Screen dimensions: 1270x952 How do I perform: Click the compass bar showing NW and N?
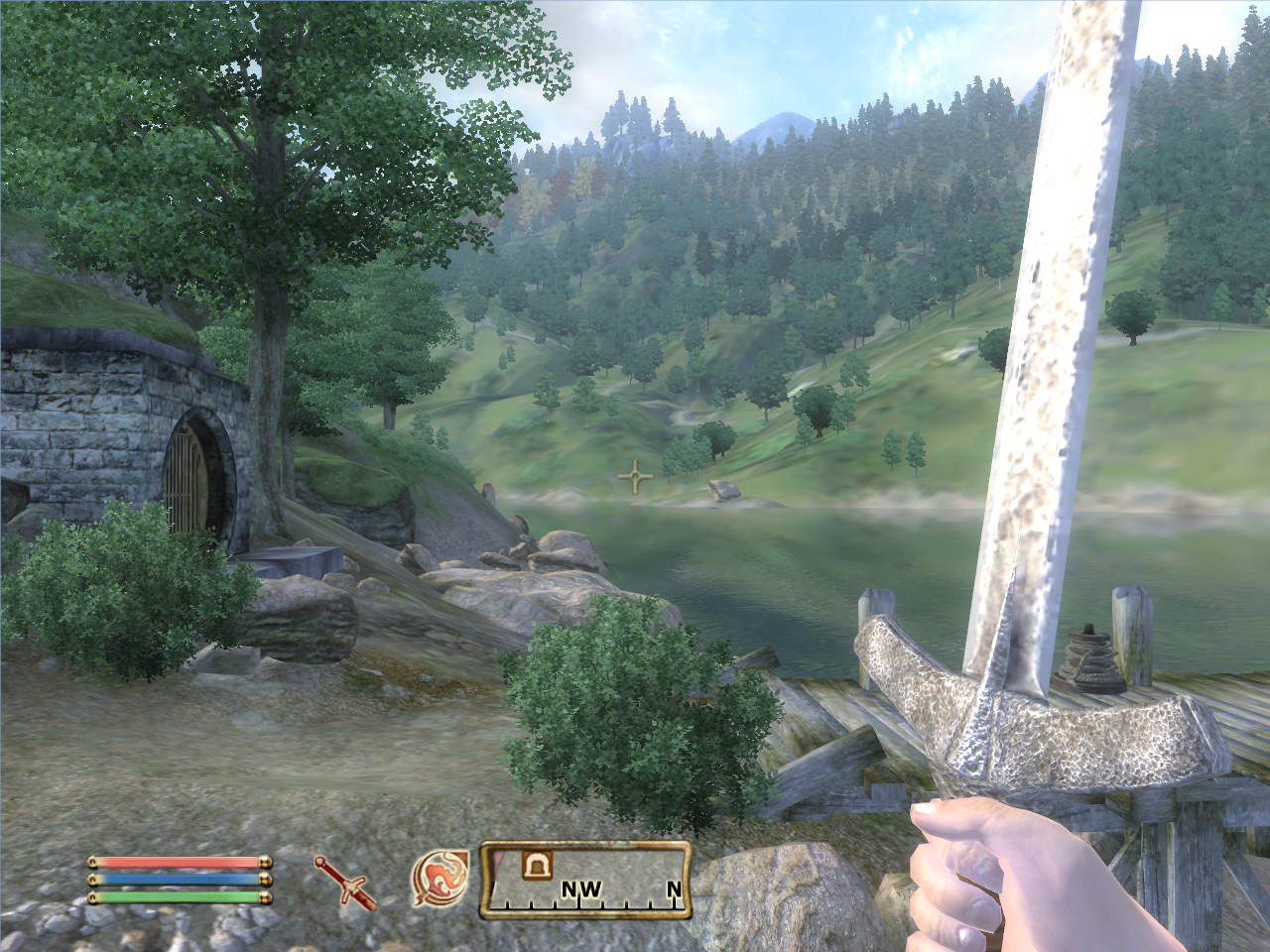[x=585, y=882]
